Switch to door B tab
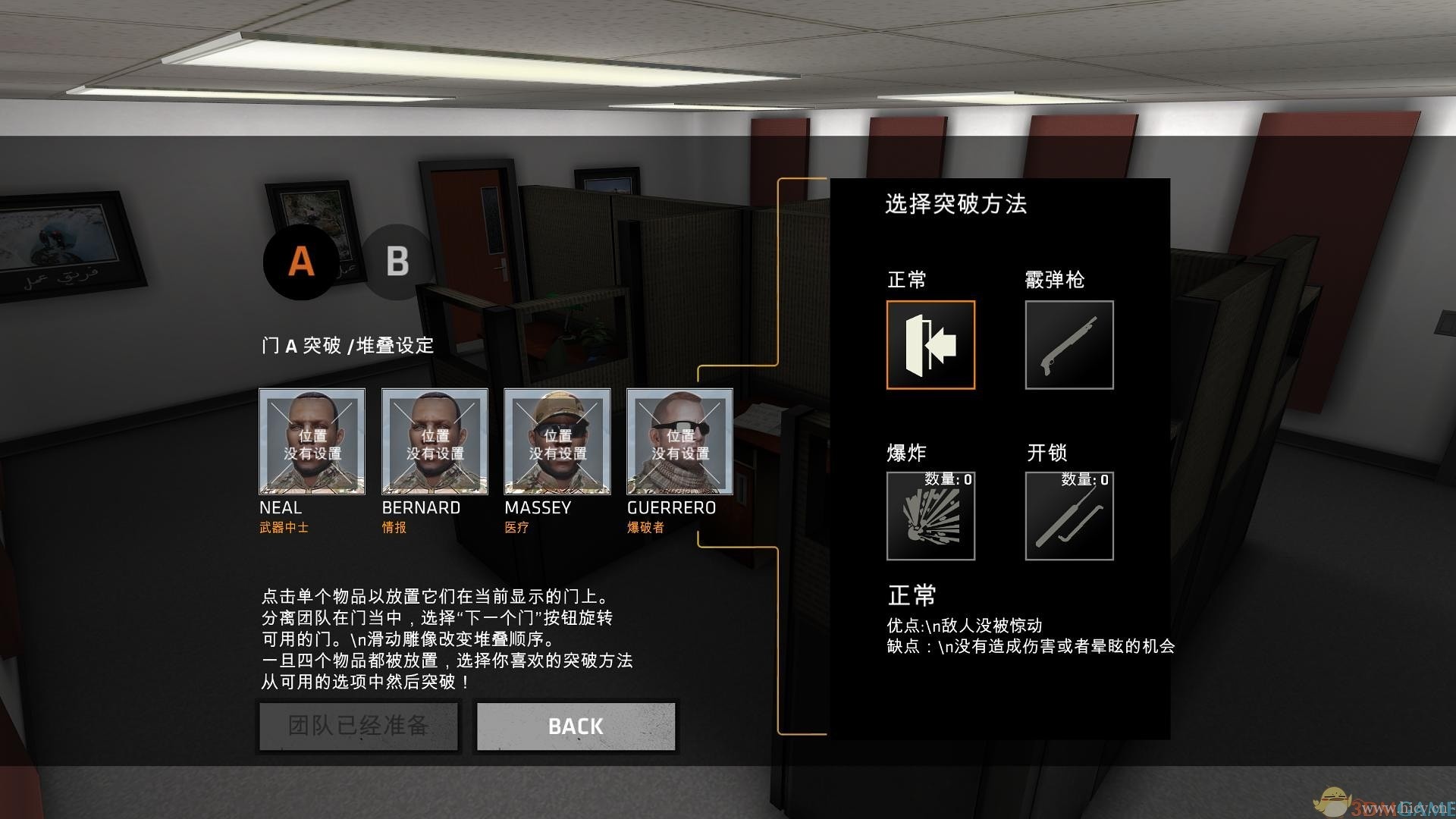1456x819 pixels. pos(397,262)
